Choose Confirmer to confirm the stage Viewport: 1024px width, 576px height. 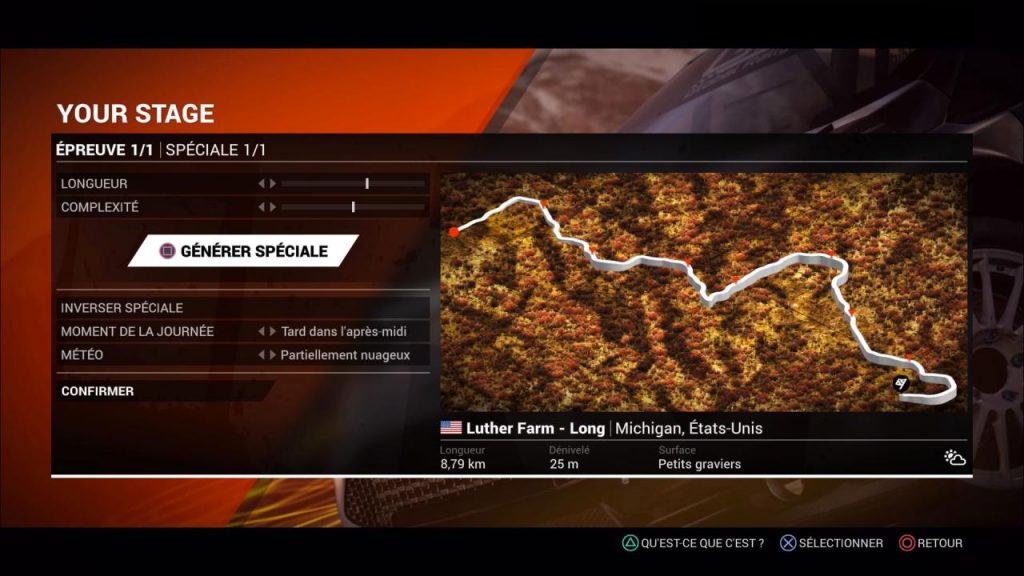click(97, 391)
